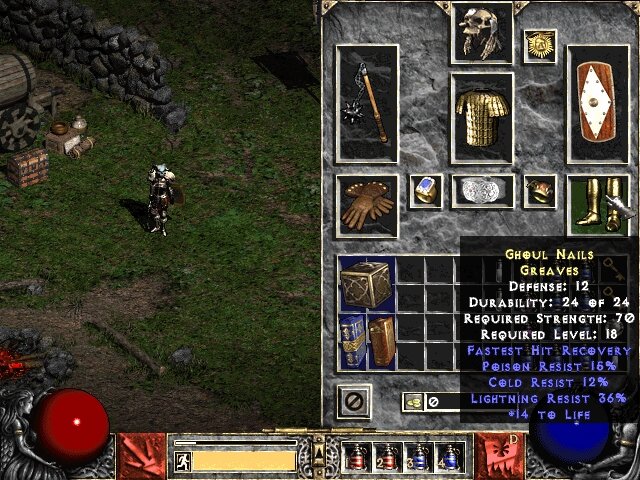640x480 pixels.
Task: Pick up the Horadric Cube
Action: (367, 283)
